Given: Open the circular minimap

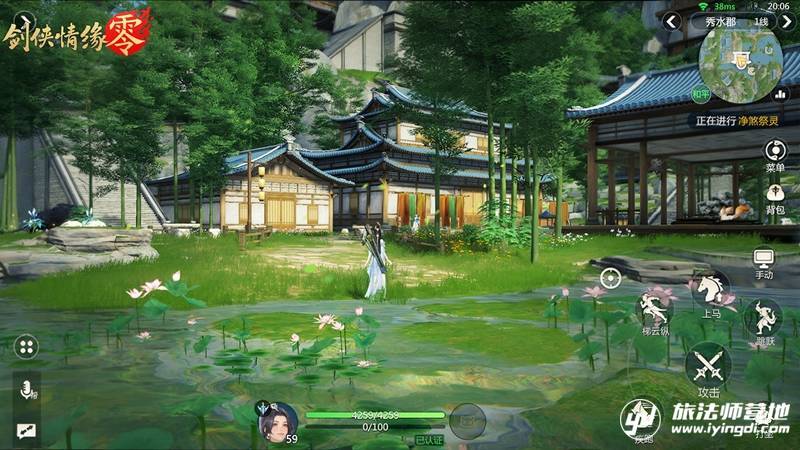Looking at the screenshot, I should (x=741, y=60).
